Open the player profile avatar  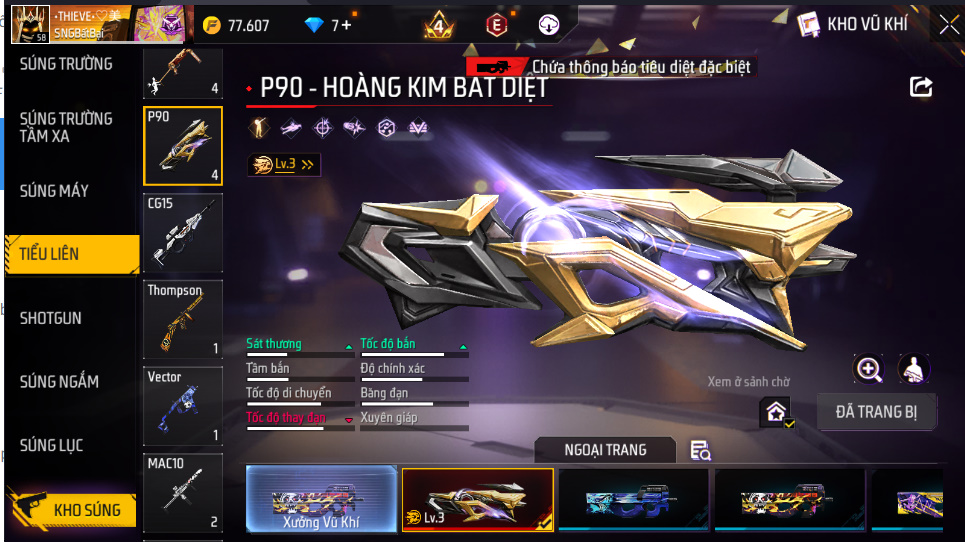point(30,25)
